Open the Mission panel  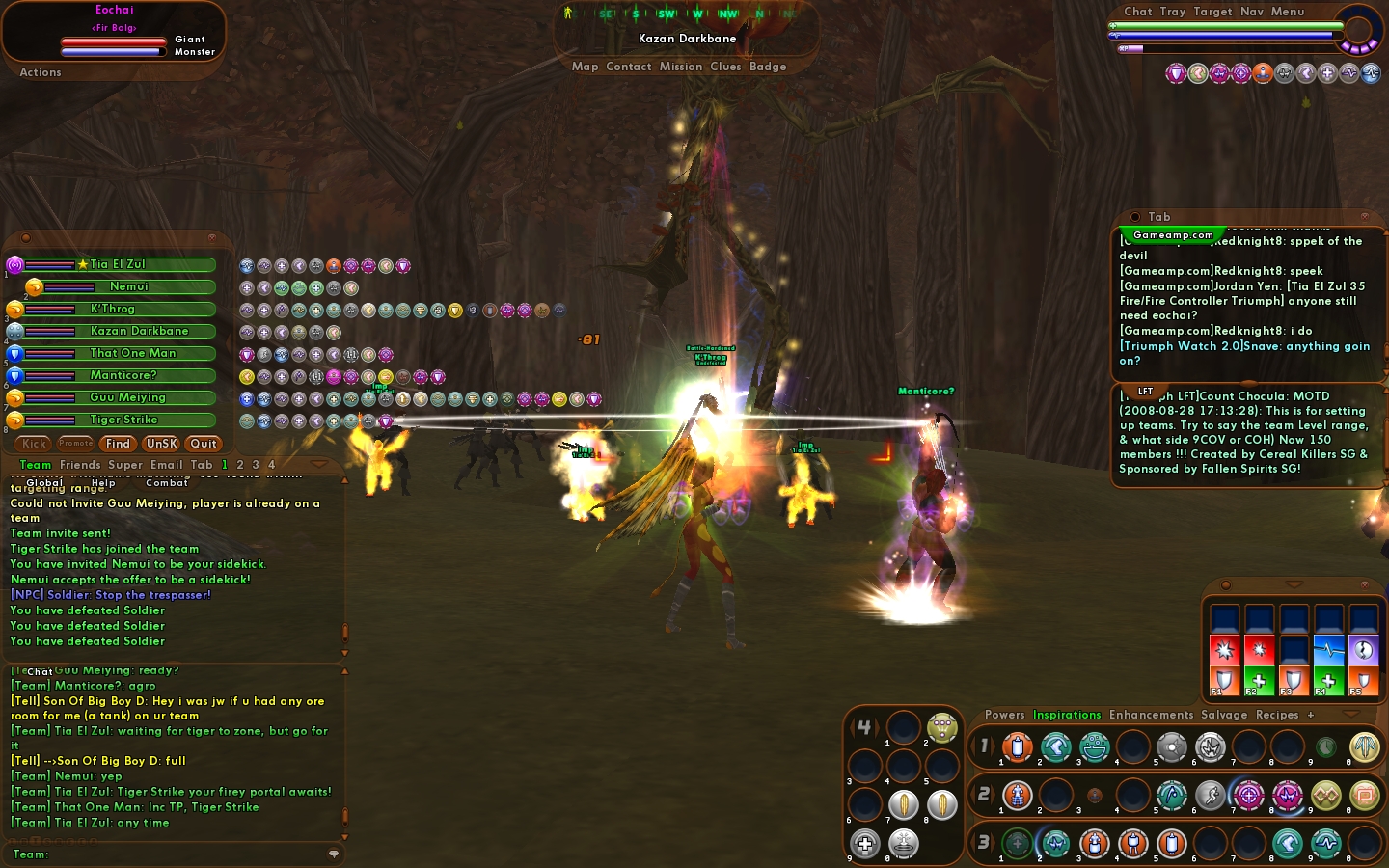(681, 67)
